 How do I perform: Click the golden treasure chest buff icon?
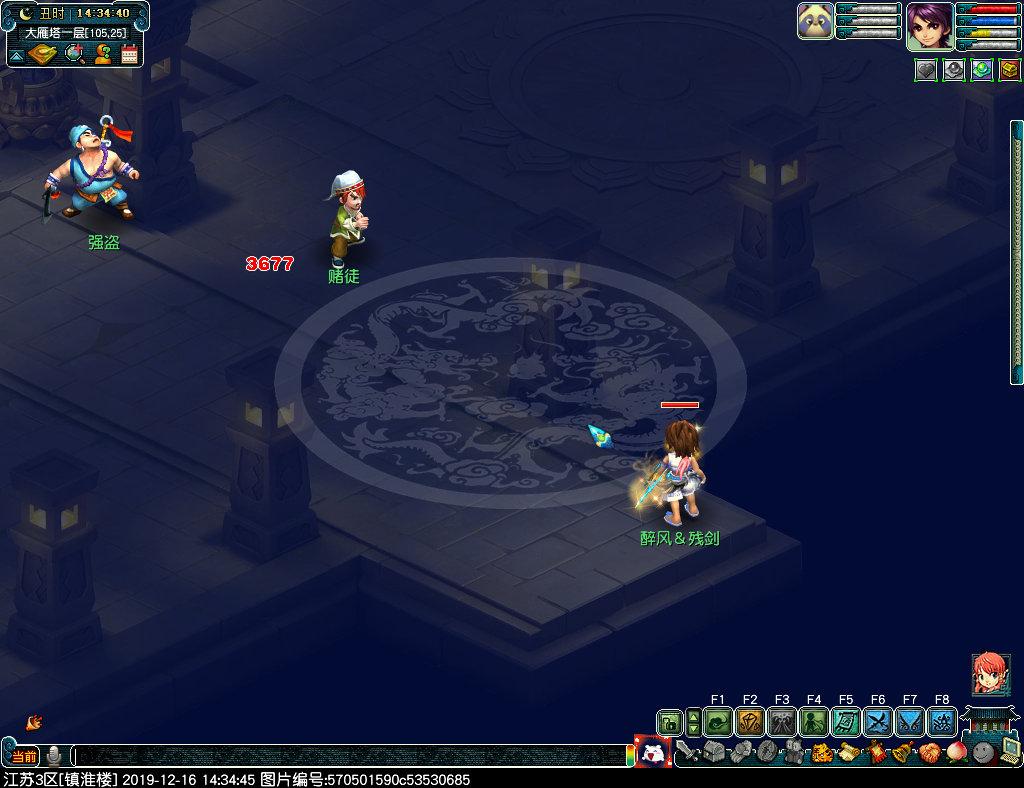1010,70
